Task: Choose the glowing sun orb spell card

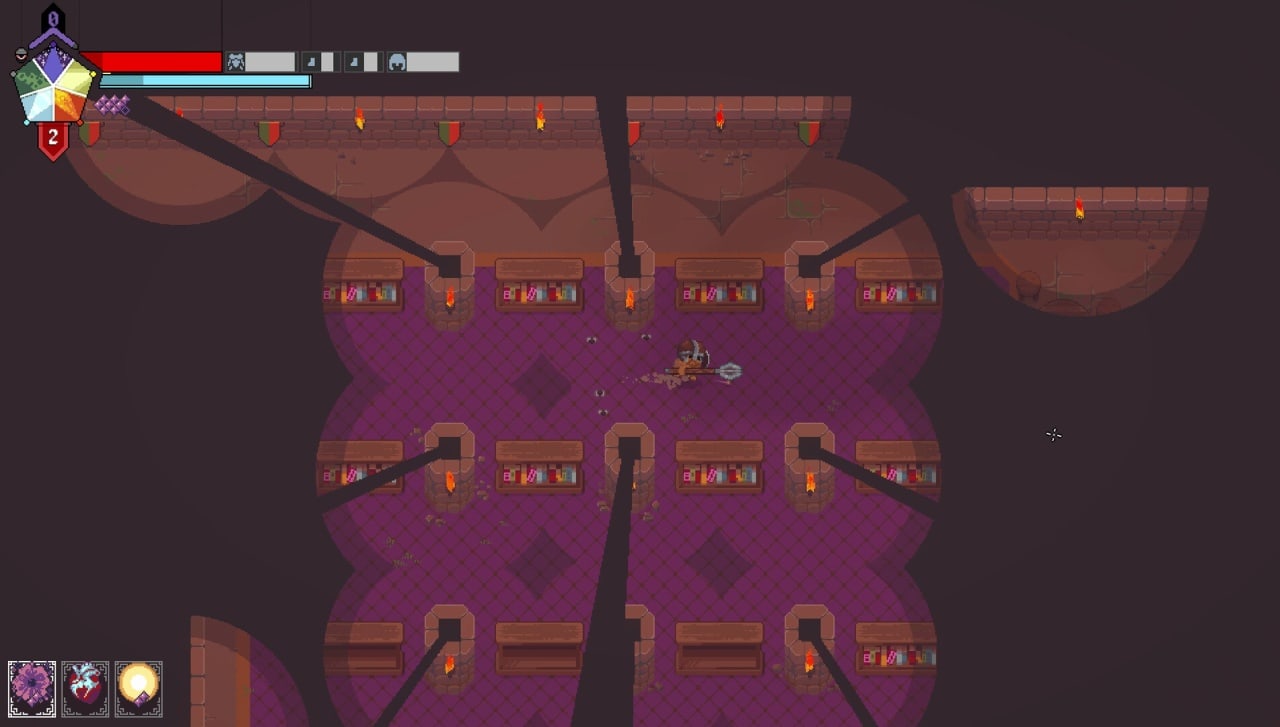Action: click(x=138, y=688)
